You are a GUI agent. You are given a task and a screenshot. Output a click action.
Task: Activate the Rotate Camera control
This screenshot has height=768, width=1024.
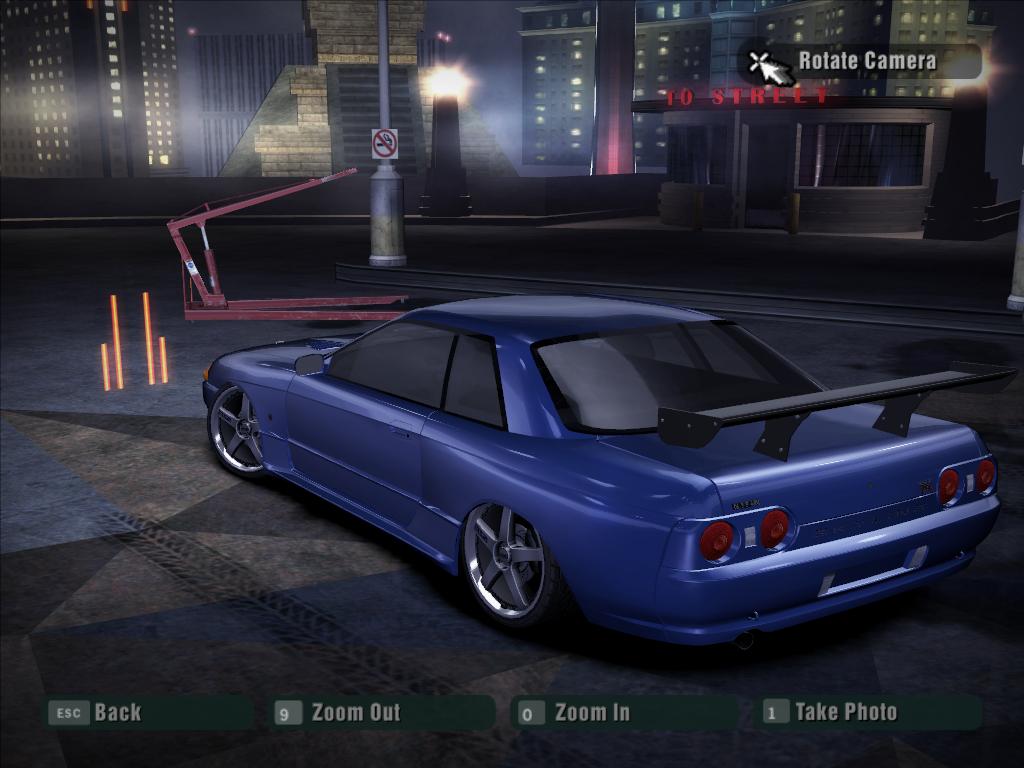(866, 61)
